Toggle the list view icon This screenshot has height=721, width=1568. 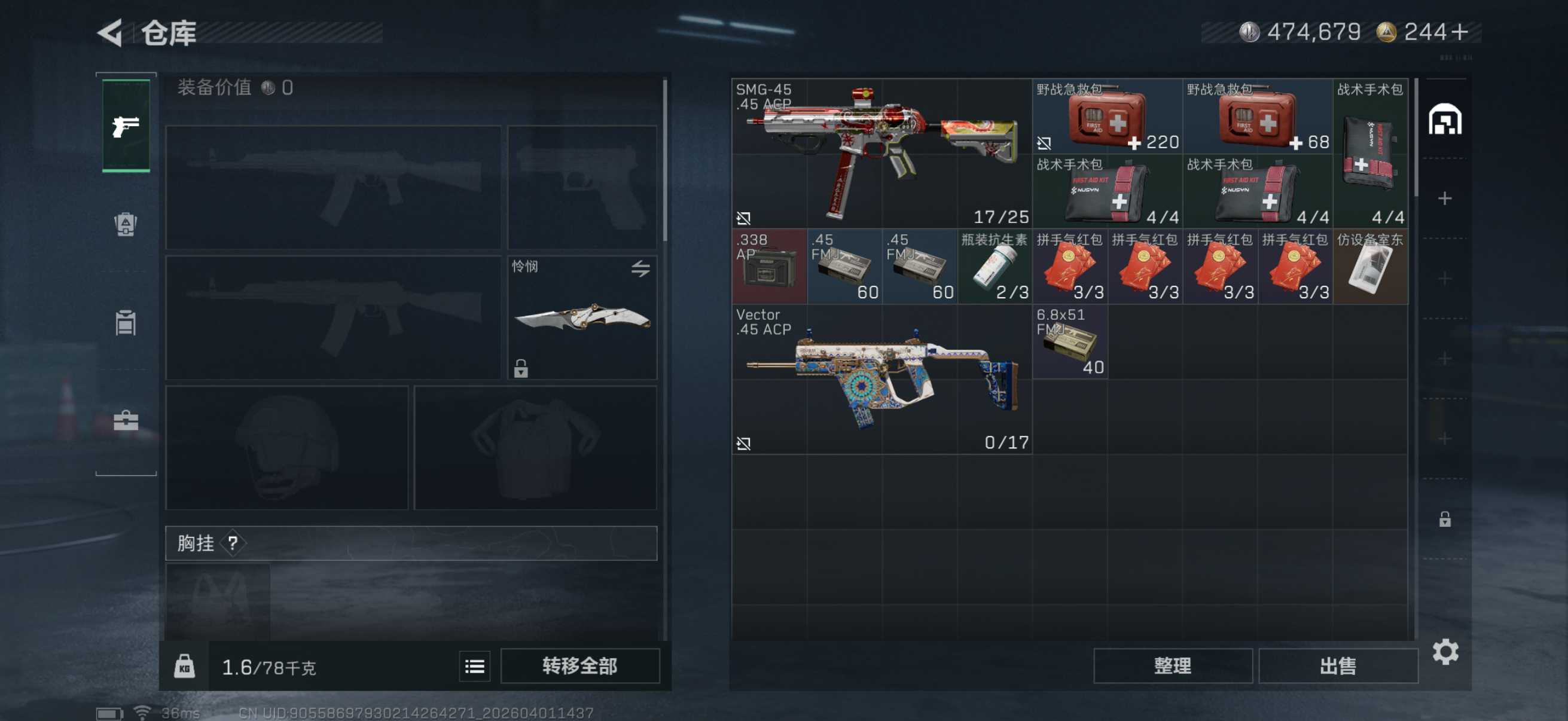pos(474,666)
